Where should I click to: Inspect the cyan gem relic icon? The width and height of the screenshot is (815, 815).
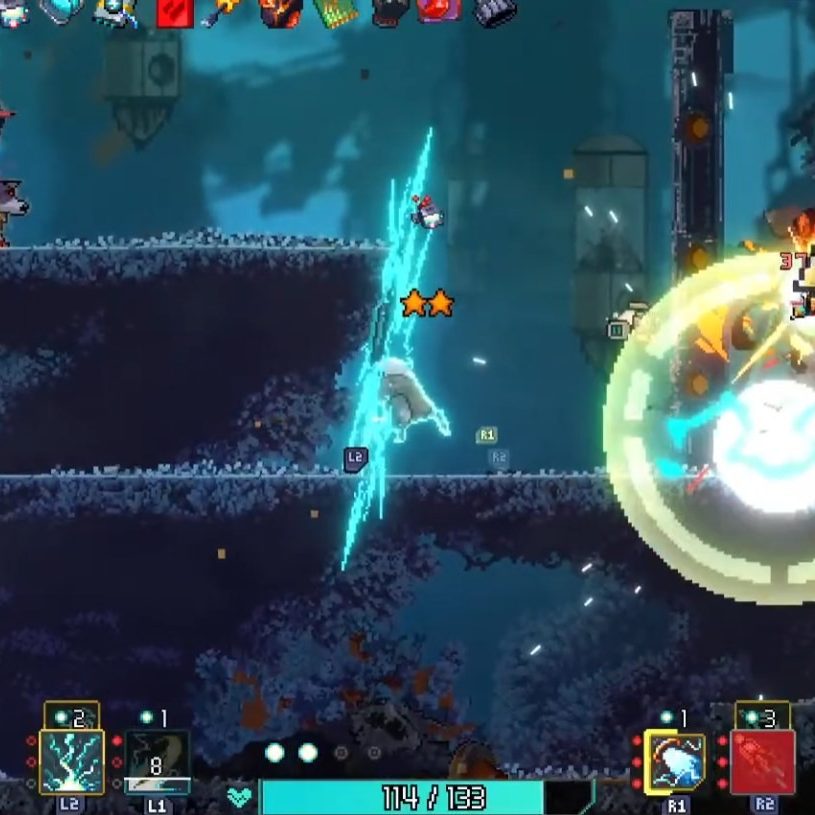60,10
